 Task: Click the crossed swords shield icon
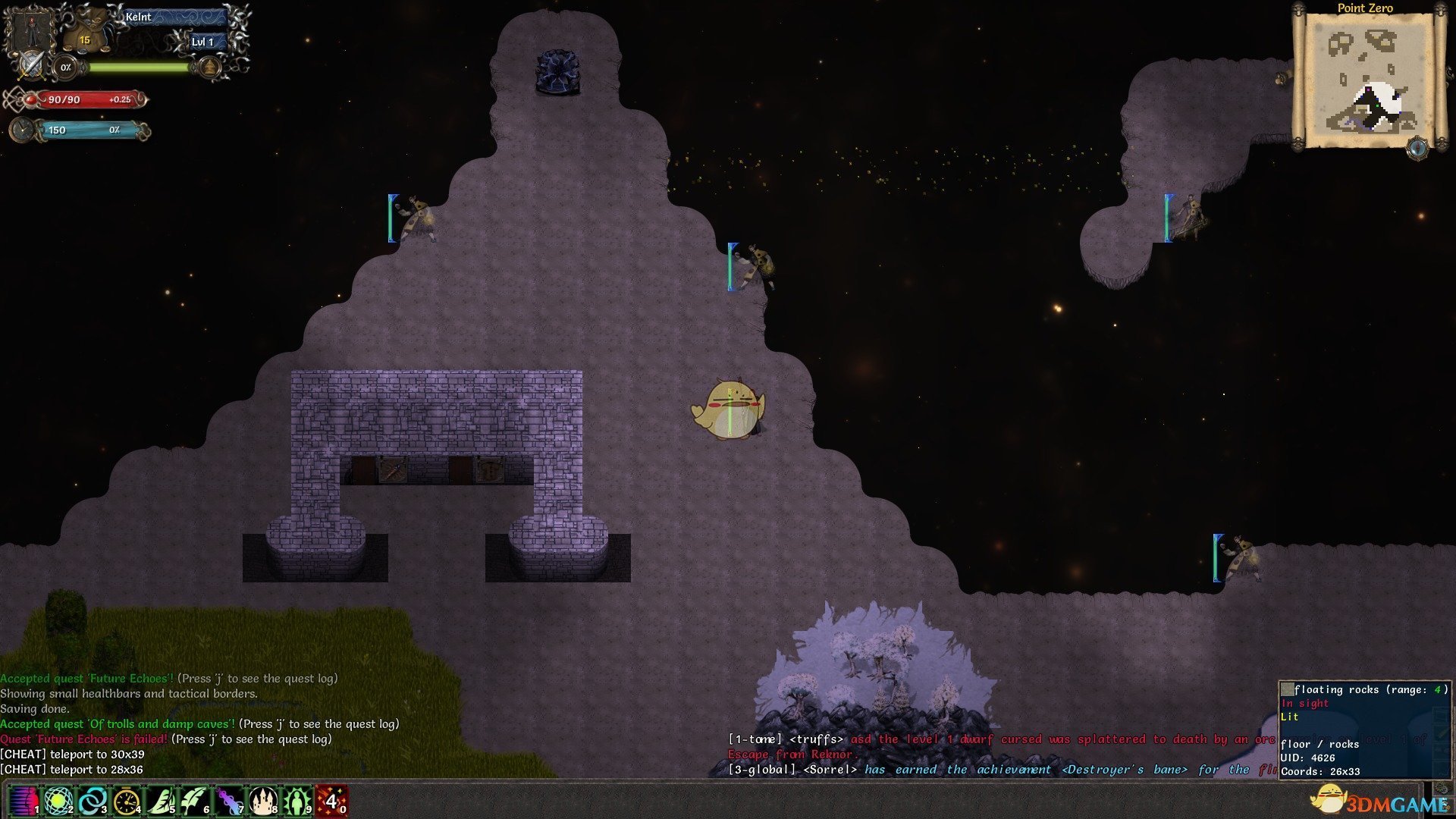[x=31, y=65]
